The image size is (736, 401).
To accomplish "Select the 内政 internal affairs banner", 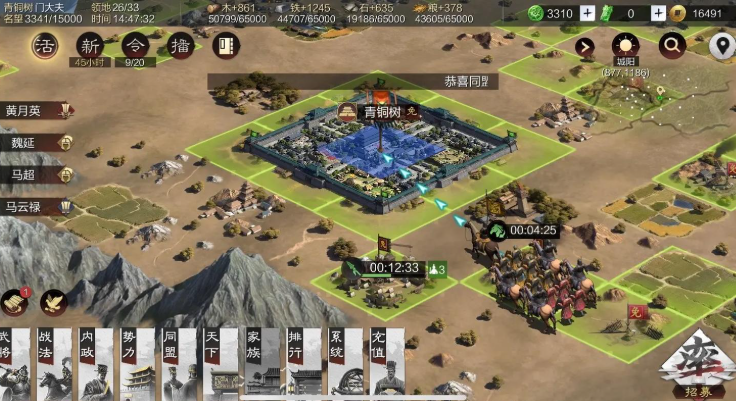I will tap(93, 363).
